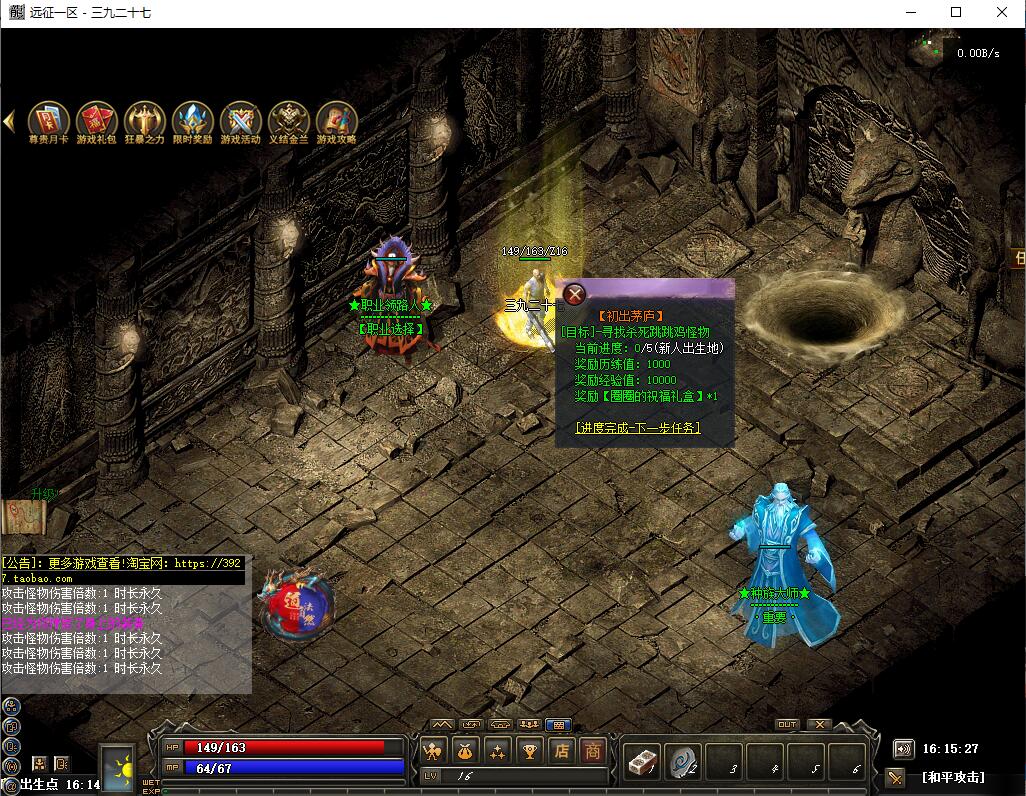The image size is (1026, 796).
Task: Maximize the game window
Action: (x=956, y=13)
